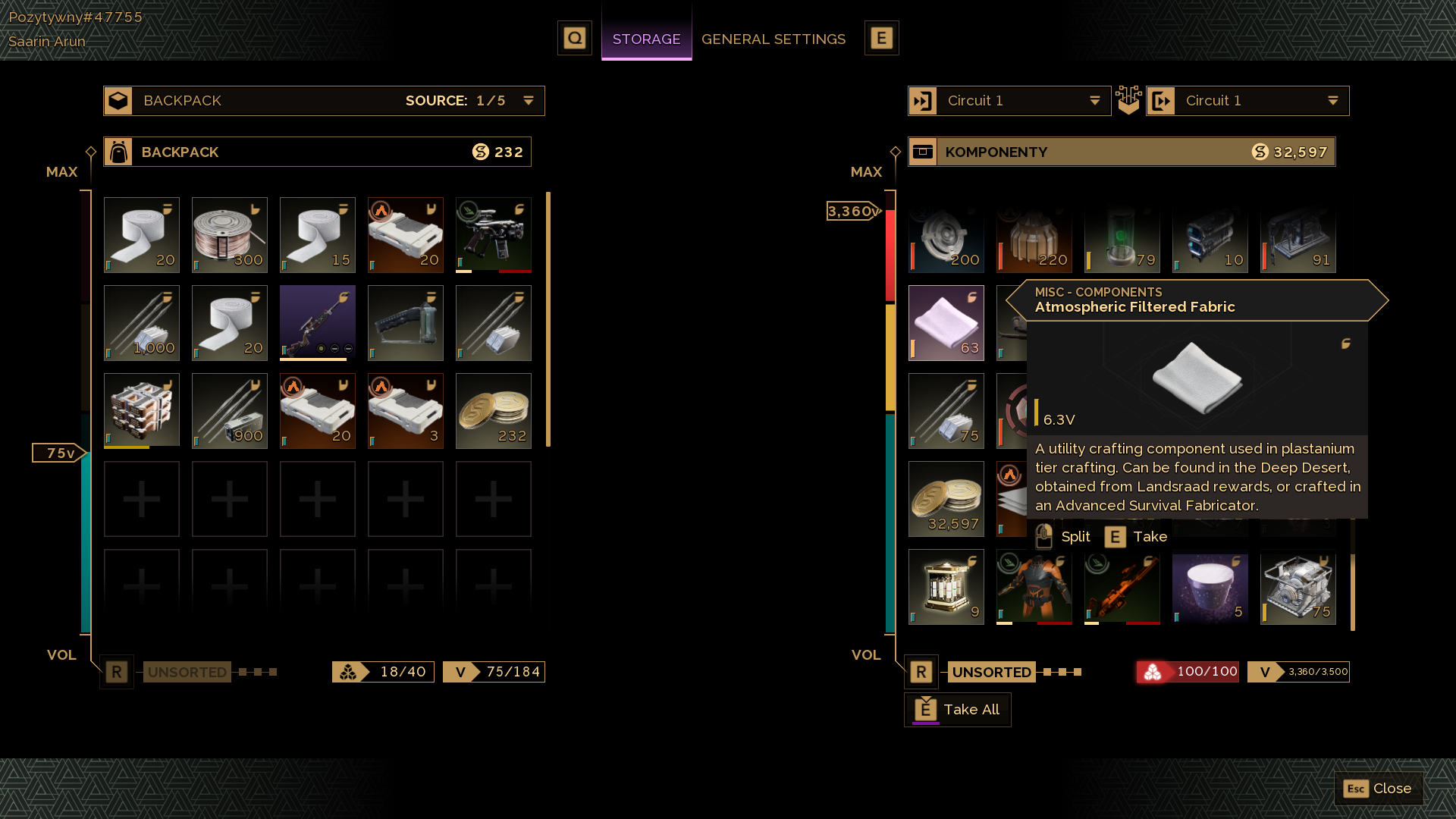Close the storage screen
The width and height of the screenshot is (1456, 819).
point(1378,789)
